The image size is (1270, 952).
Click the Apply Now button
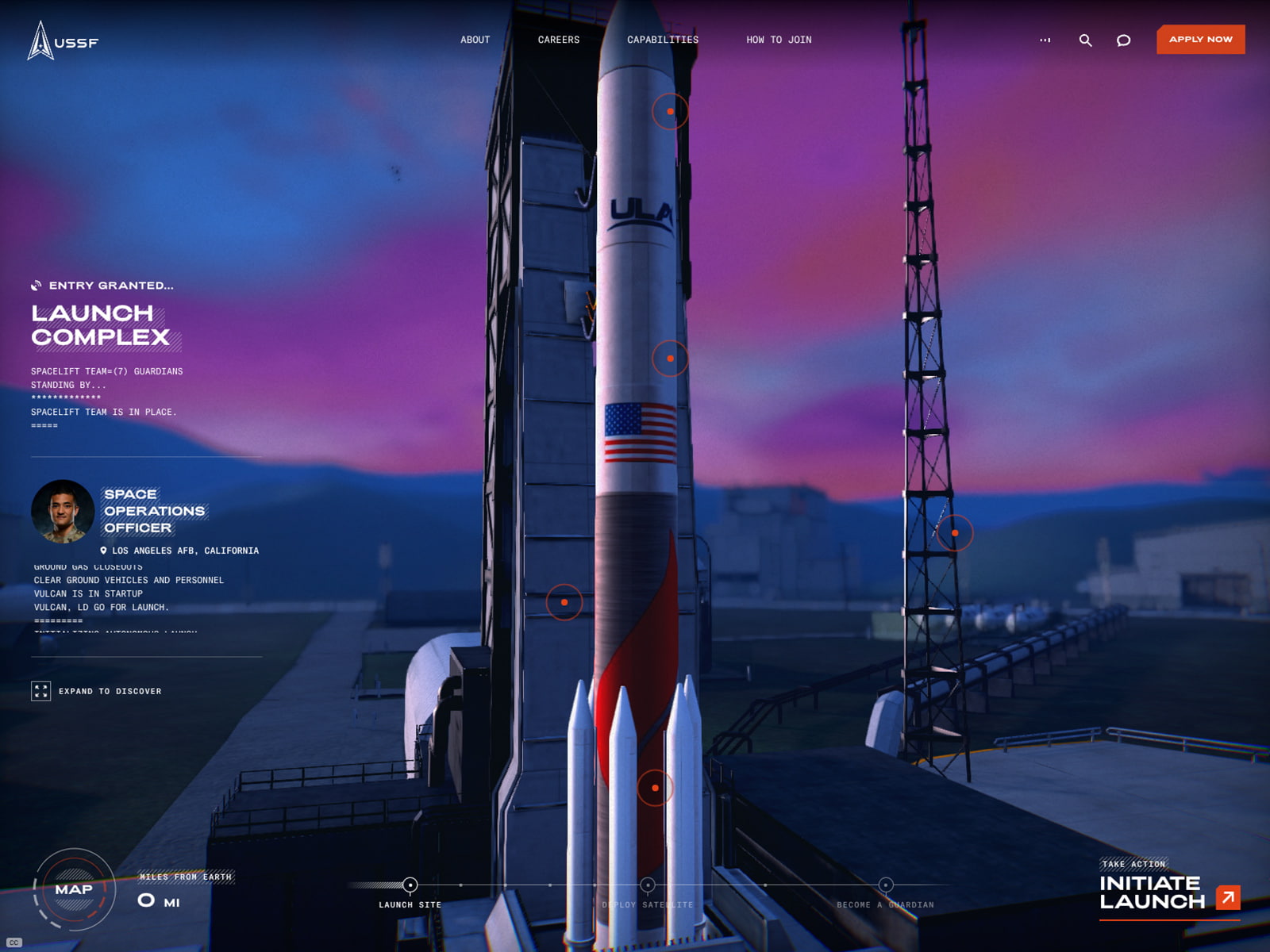tap(1200, 39)
